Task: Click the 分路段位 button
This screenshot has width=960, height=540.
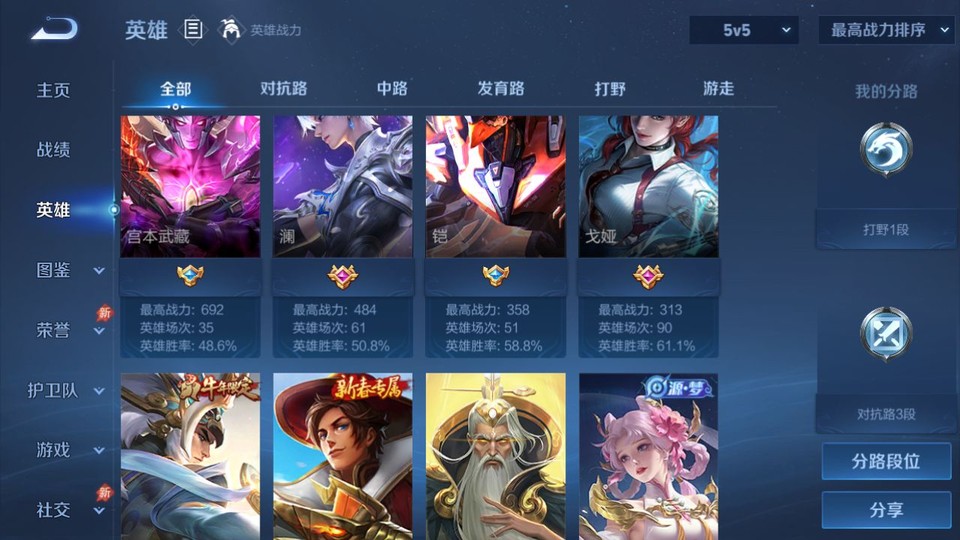Action: click(x=886, y=462)
